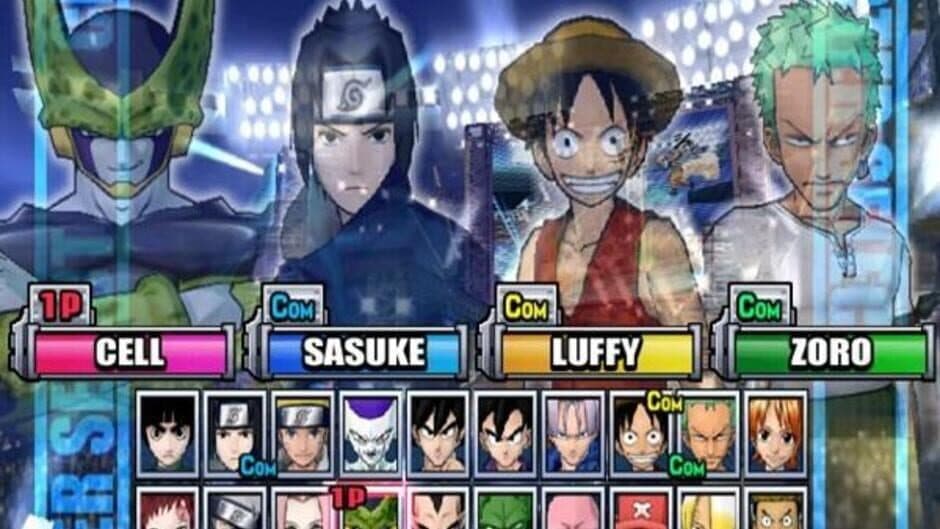Image resolution: width=940 pixels, height=529 pixels.
Task: Select the blond Sanji portrait tile
Action: tap(708, 510)
